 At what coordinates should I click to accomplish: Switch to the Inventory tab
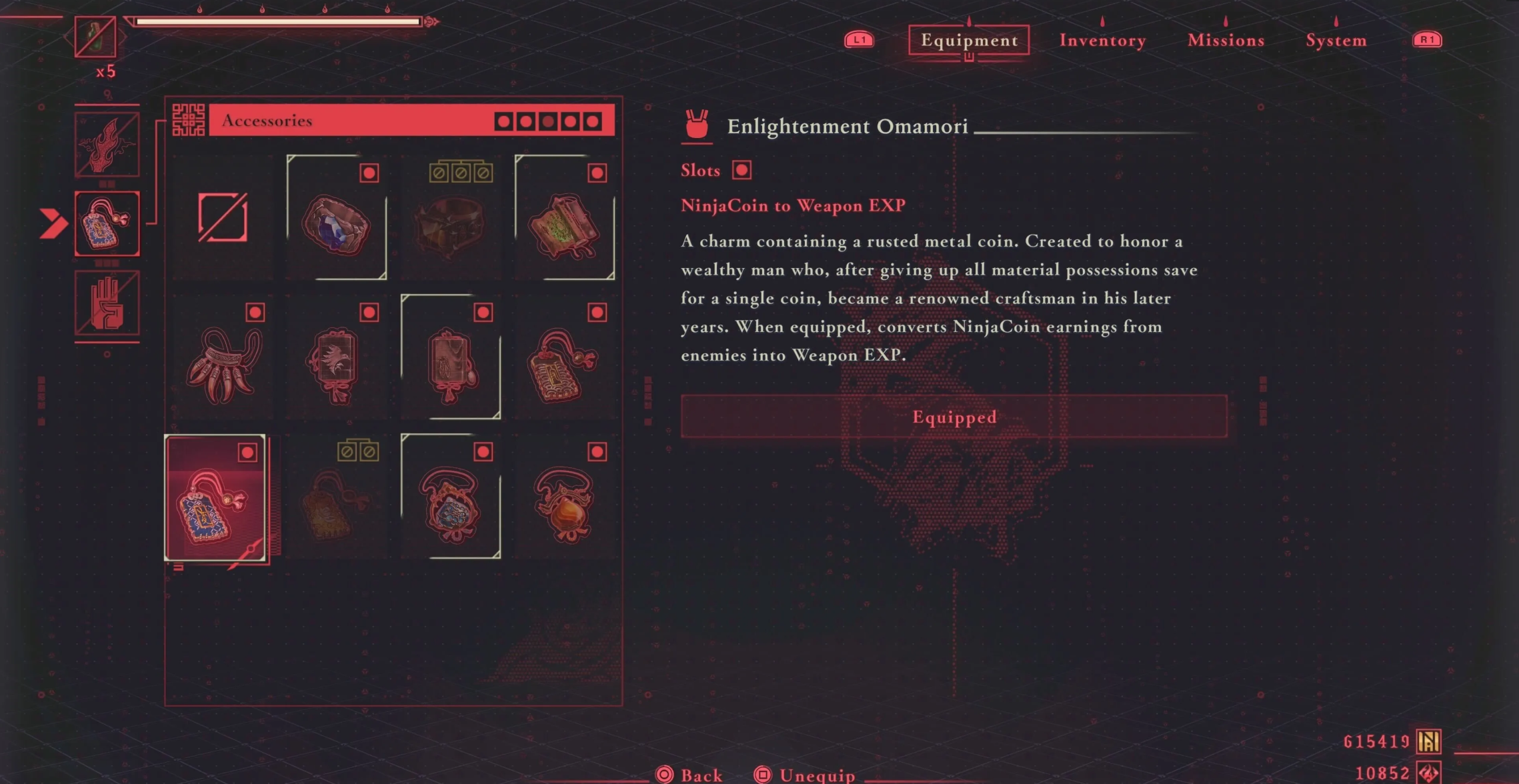[1102, 41]
